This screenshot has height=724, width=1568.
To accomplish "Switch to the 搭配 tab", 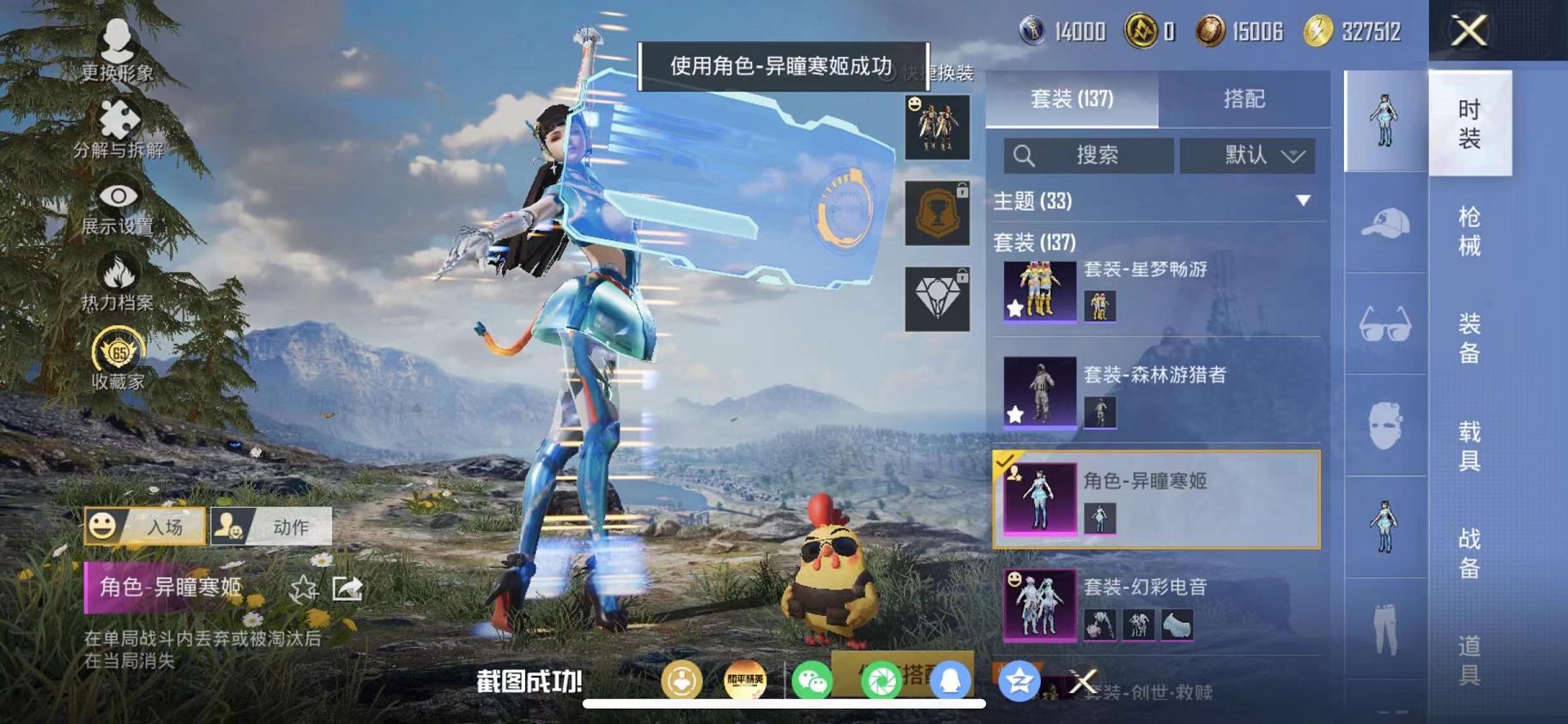I will pyautogui.click(x=1244, y=100).
